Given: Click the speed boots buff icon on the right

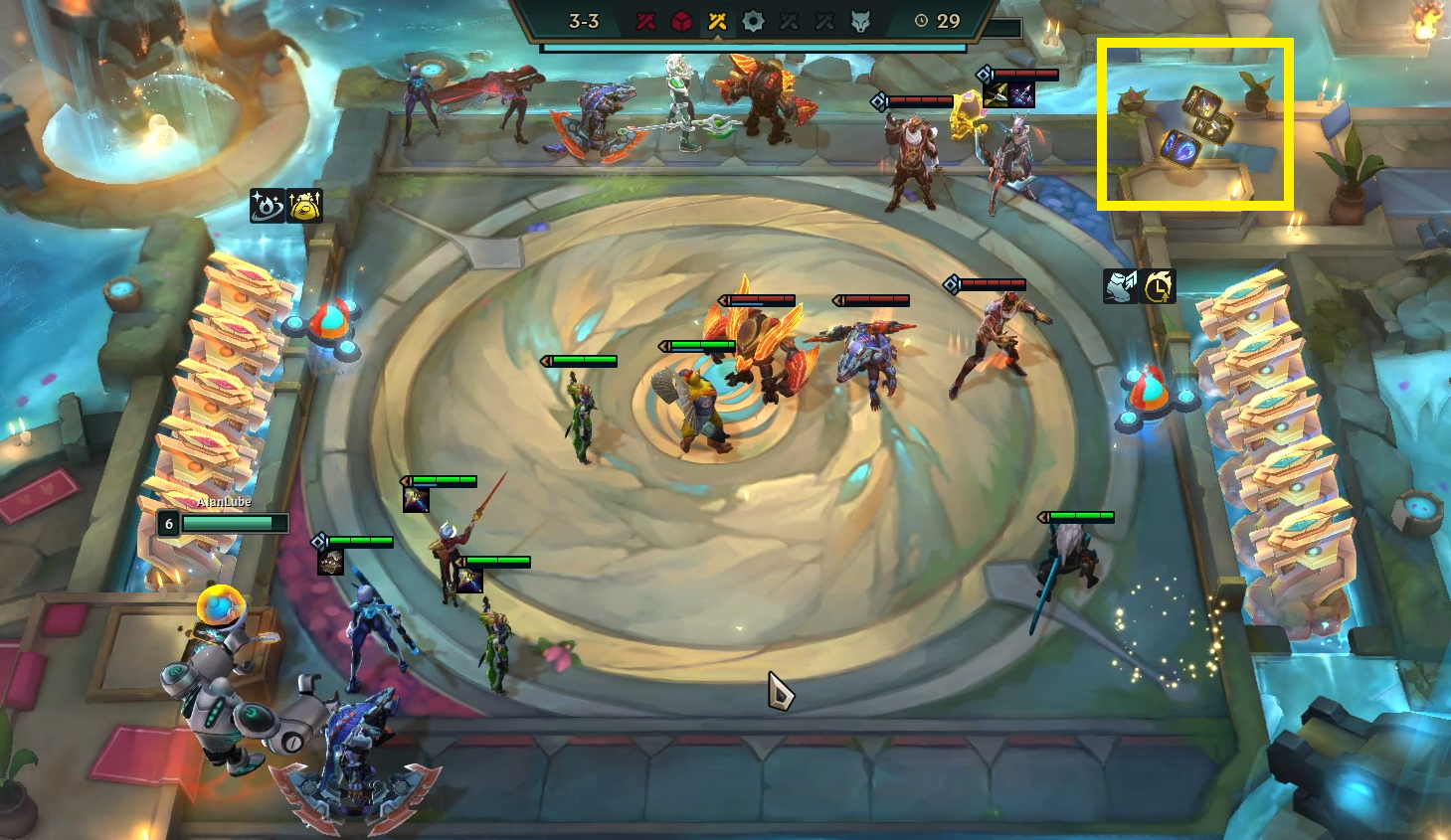Looking at the screenshot, I should pos(1119,285).
